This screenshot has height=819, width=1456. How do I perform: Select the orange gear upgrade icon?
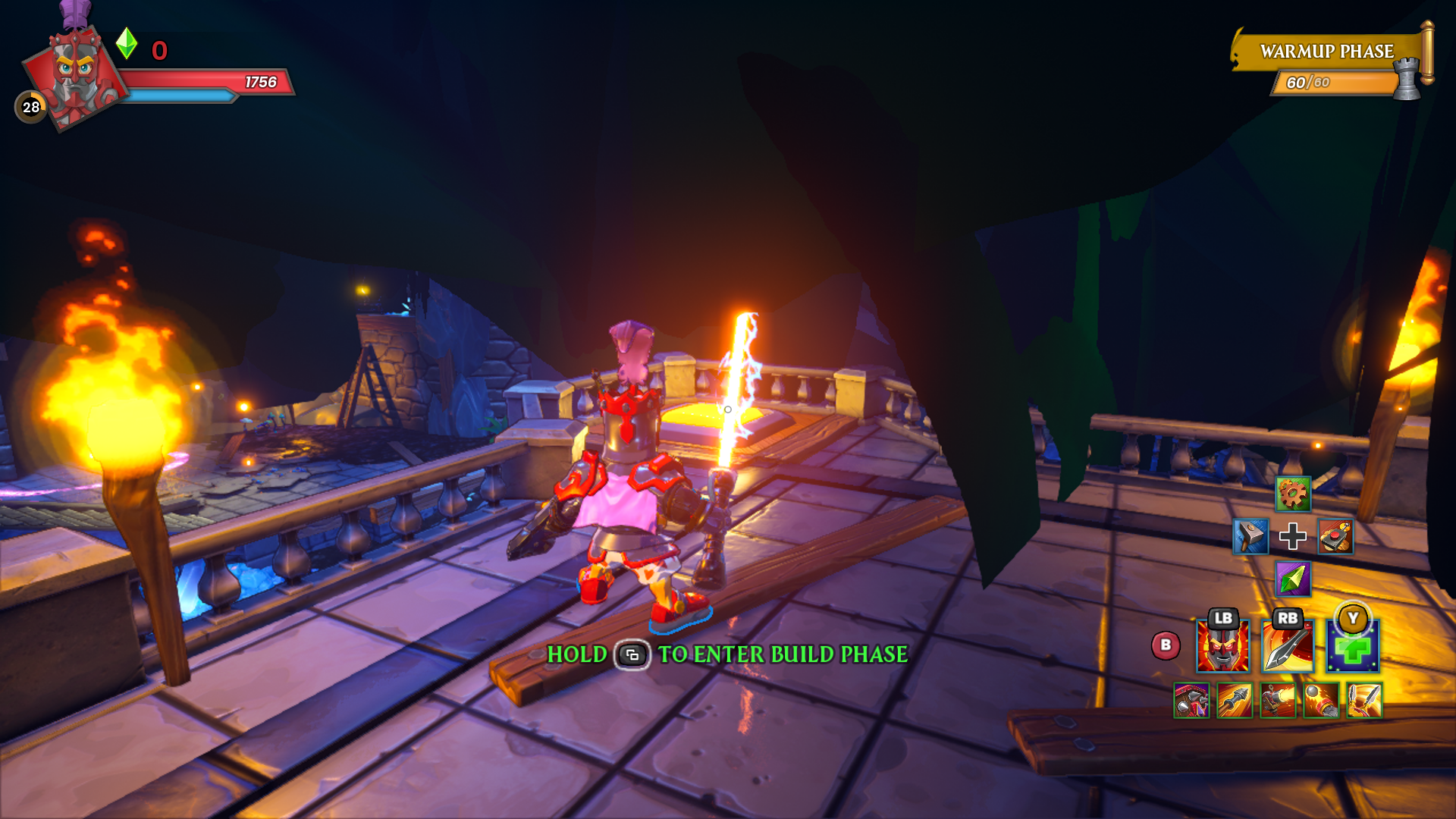pyautogui.click(x=1293, y=494)
